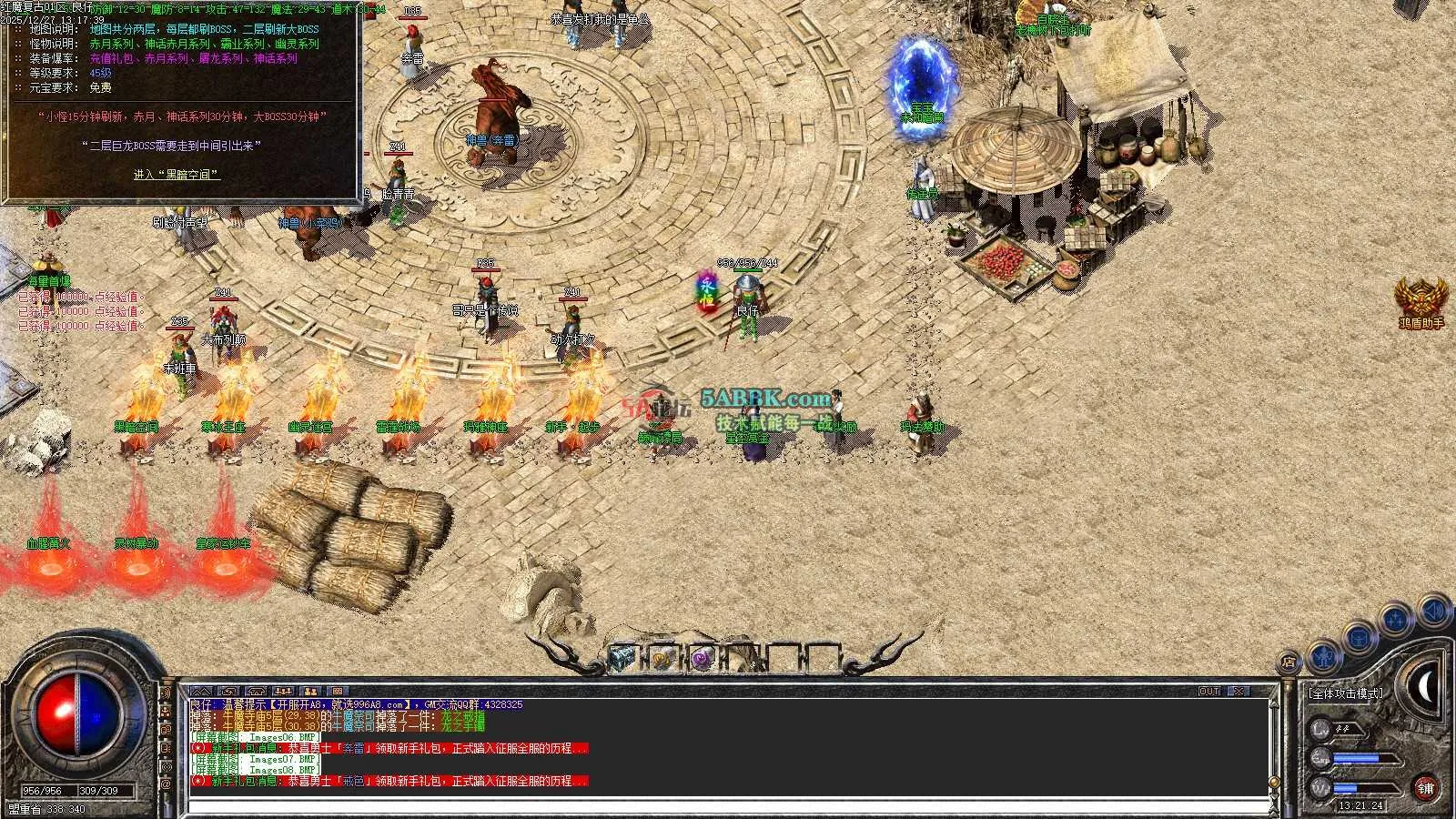1456x819 pixels.
Task: Click the 进入“黑暗空间” dialogue link
Action: click(x=177, y=175)
